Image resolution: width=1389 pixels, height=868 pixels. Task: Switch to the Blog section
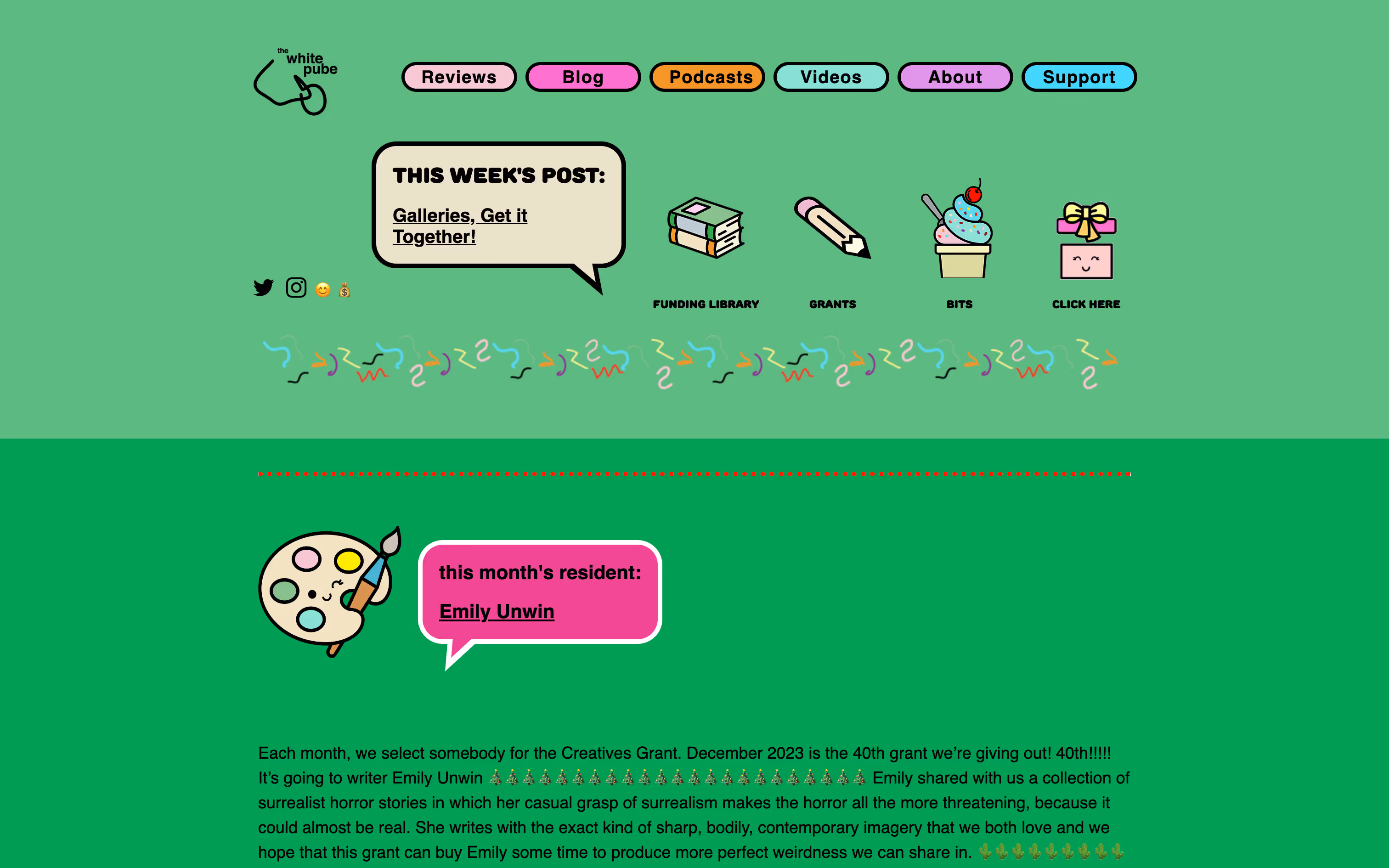[582, 77]
